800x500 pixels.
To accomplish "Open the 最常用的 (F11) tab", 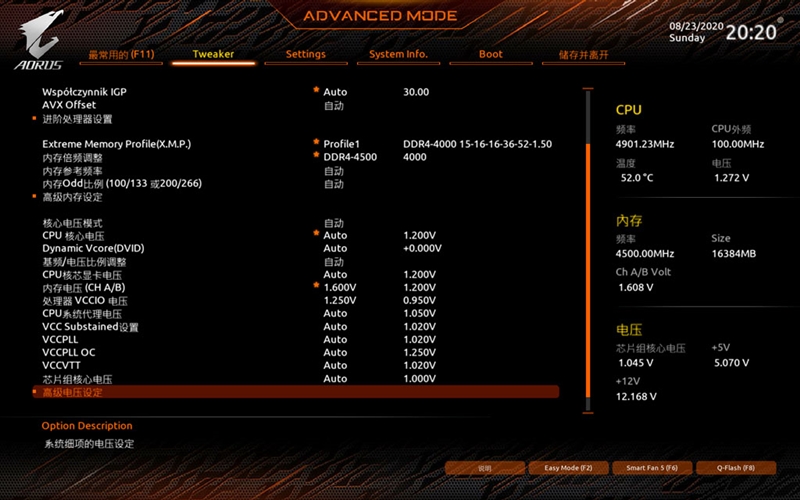I will coord(120,54).
